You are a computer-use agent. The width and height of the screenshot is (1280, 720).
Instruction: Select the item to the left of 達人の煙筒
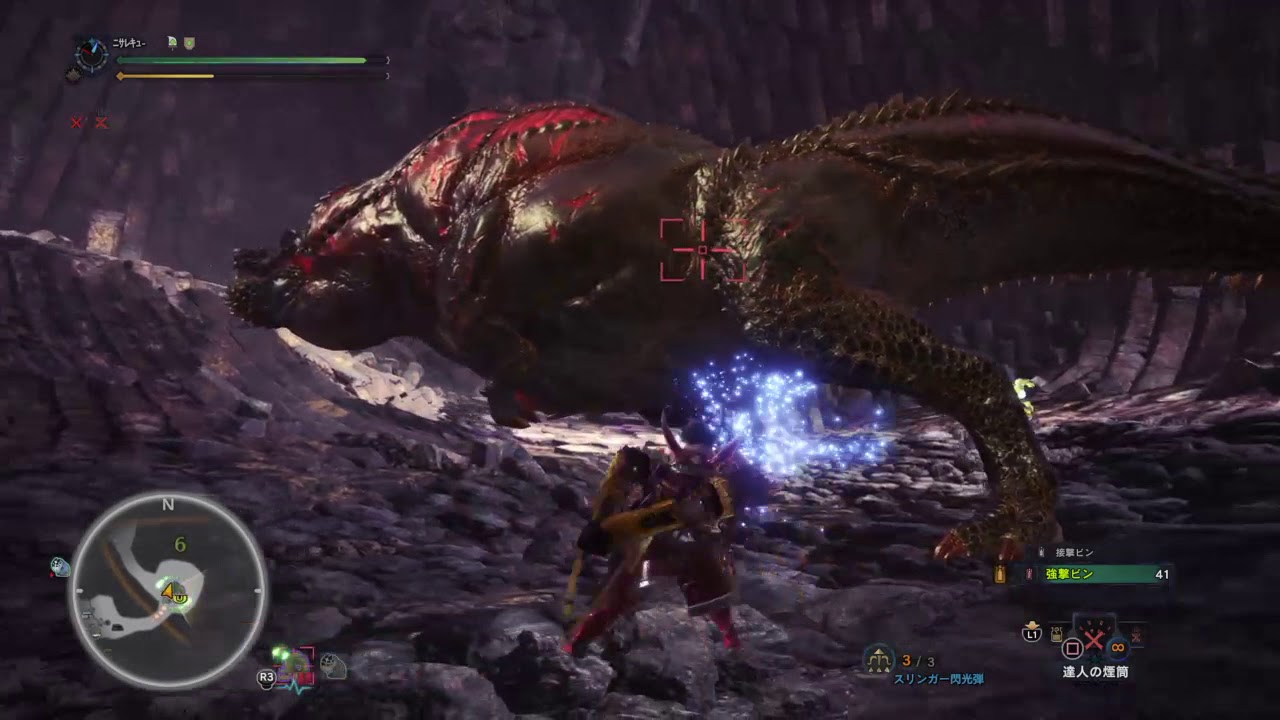[1056, 633]
